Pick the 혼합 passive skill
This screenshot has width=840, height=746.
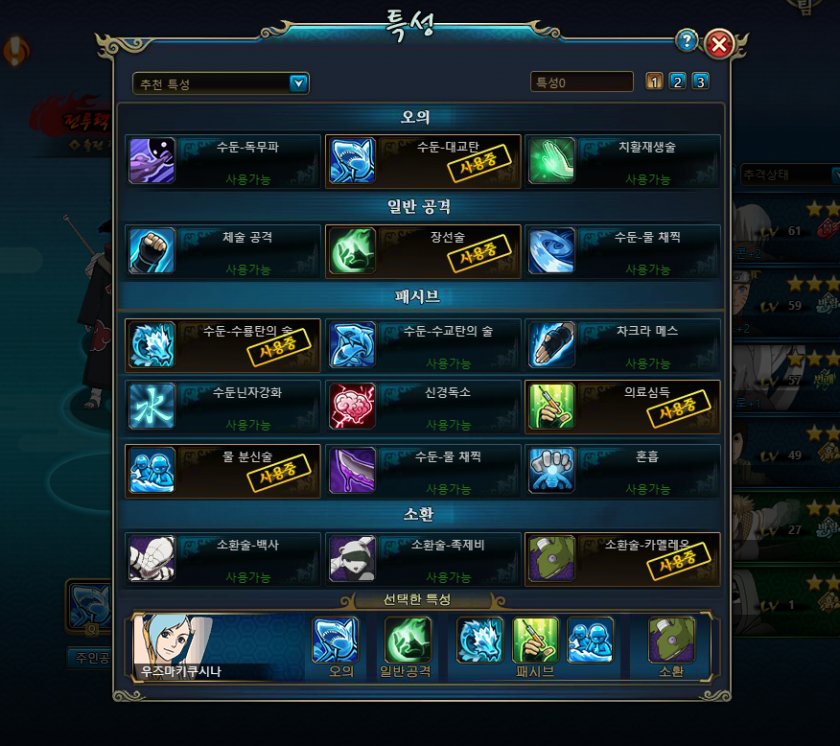click(622, 470)
